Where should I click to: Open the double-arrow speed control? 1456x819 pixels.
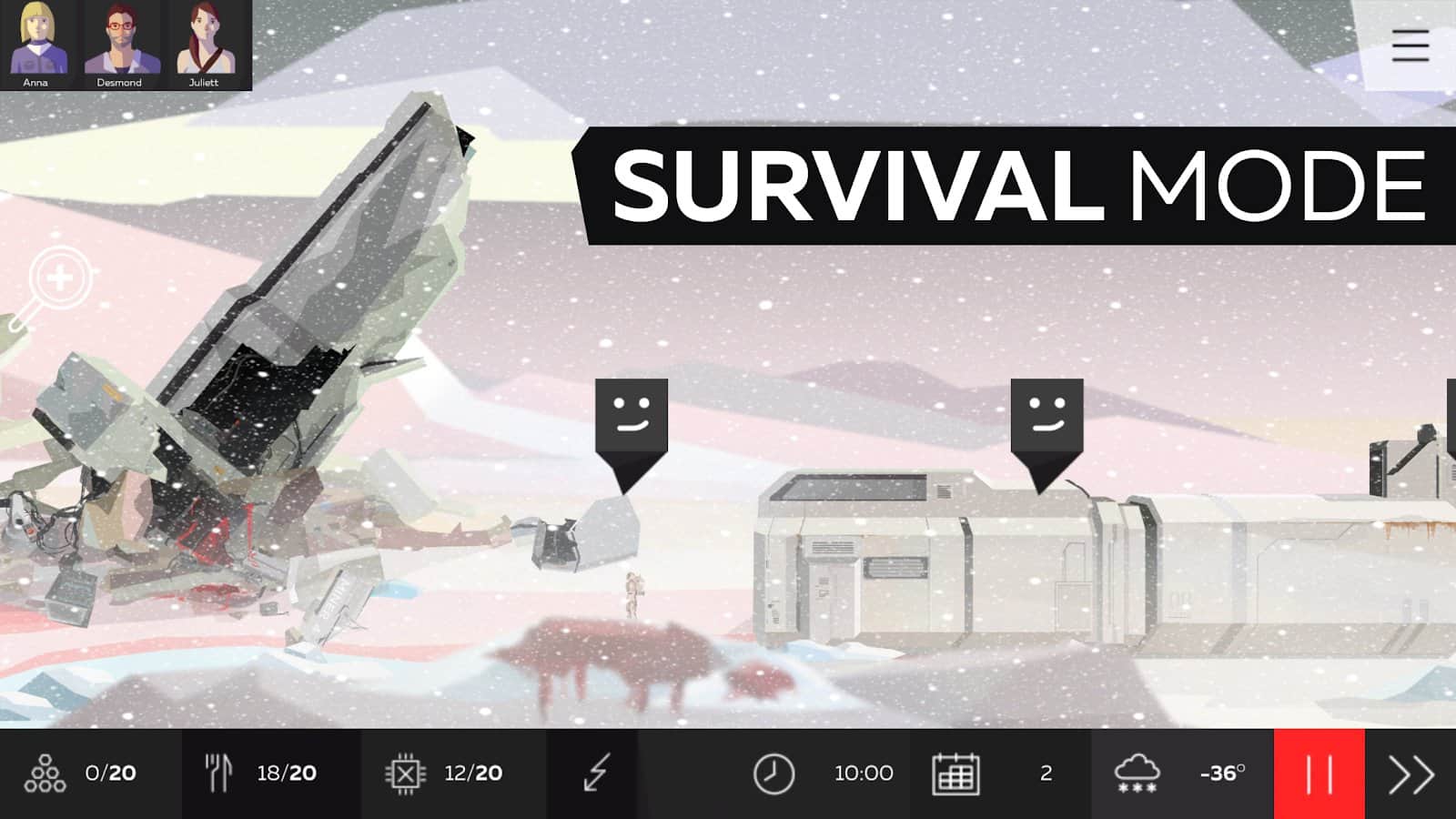[x=1412, y=773]
